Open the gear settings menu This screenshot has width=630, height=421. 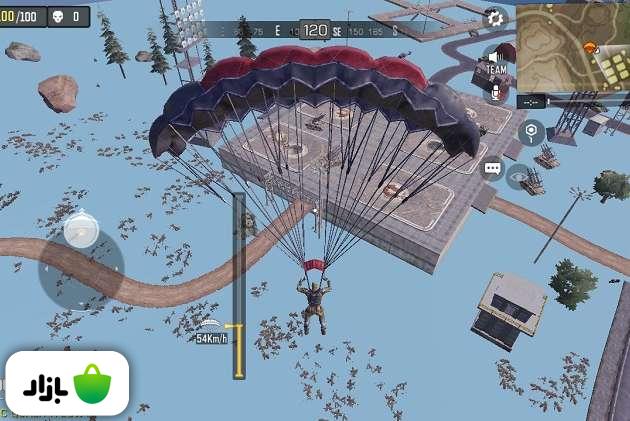point(495,18)
